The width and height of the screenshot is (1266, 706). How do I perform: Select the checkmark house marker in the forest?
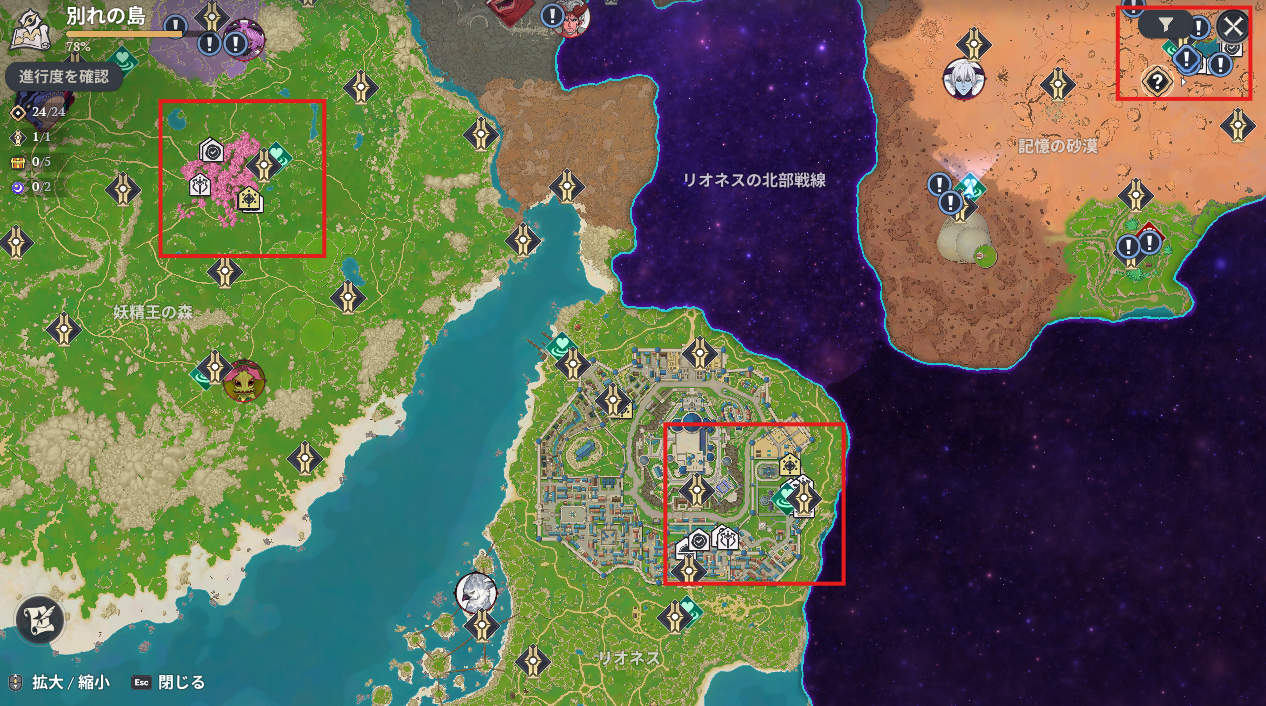(211, 151)
